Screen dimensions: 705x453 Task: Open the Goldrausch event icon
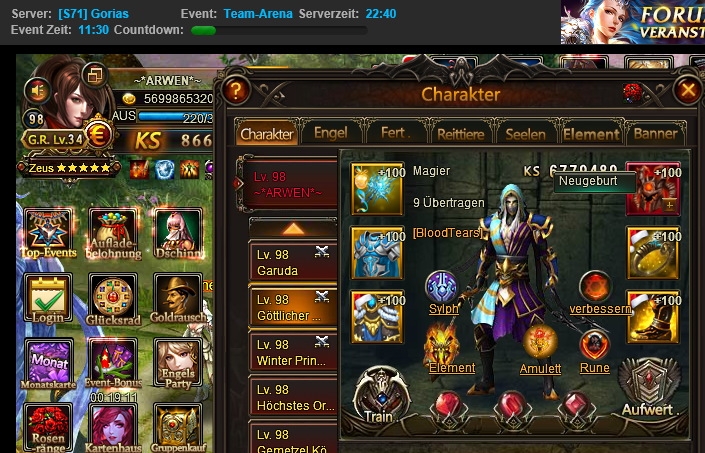(x=176, y=298)
